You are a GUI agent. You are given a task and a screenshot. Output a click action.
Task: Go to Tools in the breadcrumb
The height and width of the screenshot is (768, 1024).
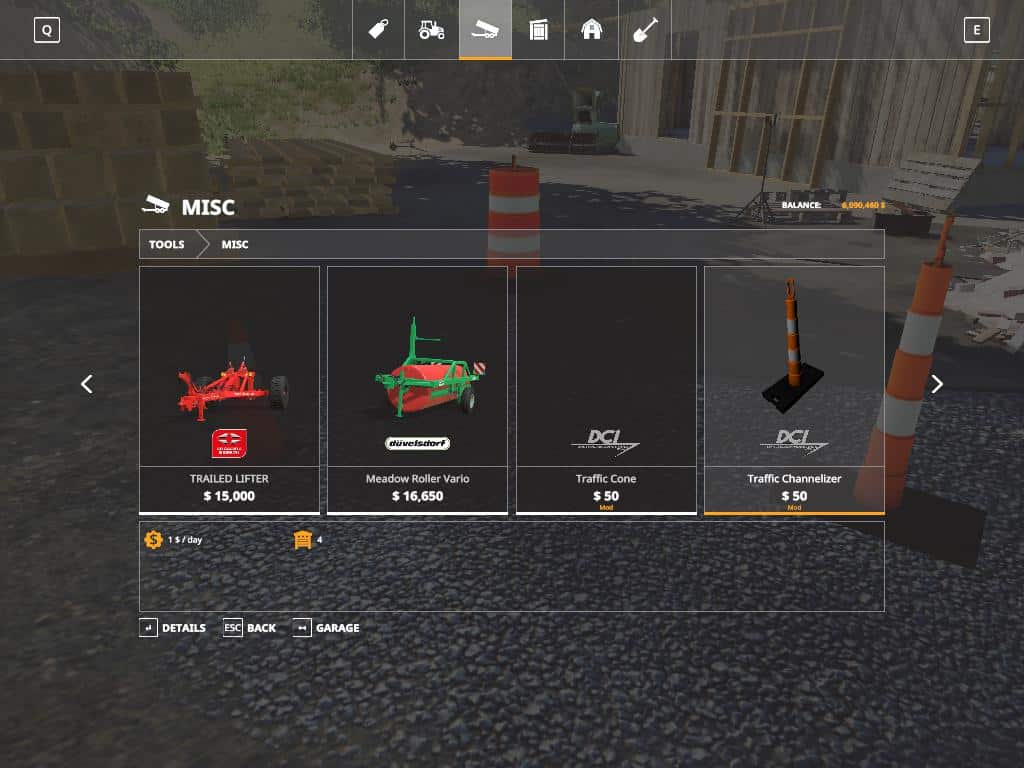tap(167, 244)
